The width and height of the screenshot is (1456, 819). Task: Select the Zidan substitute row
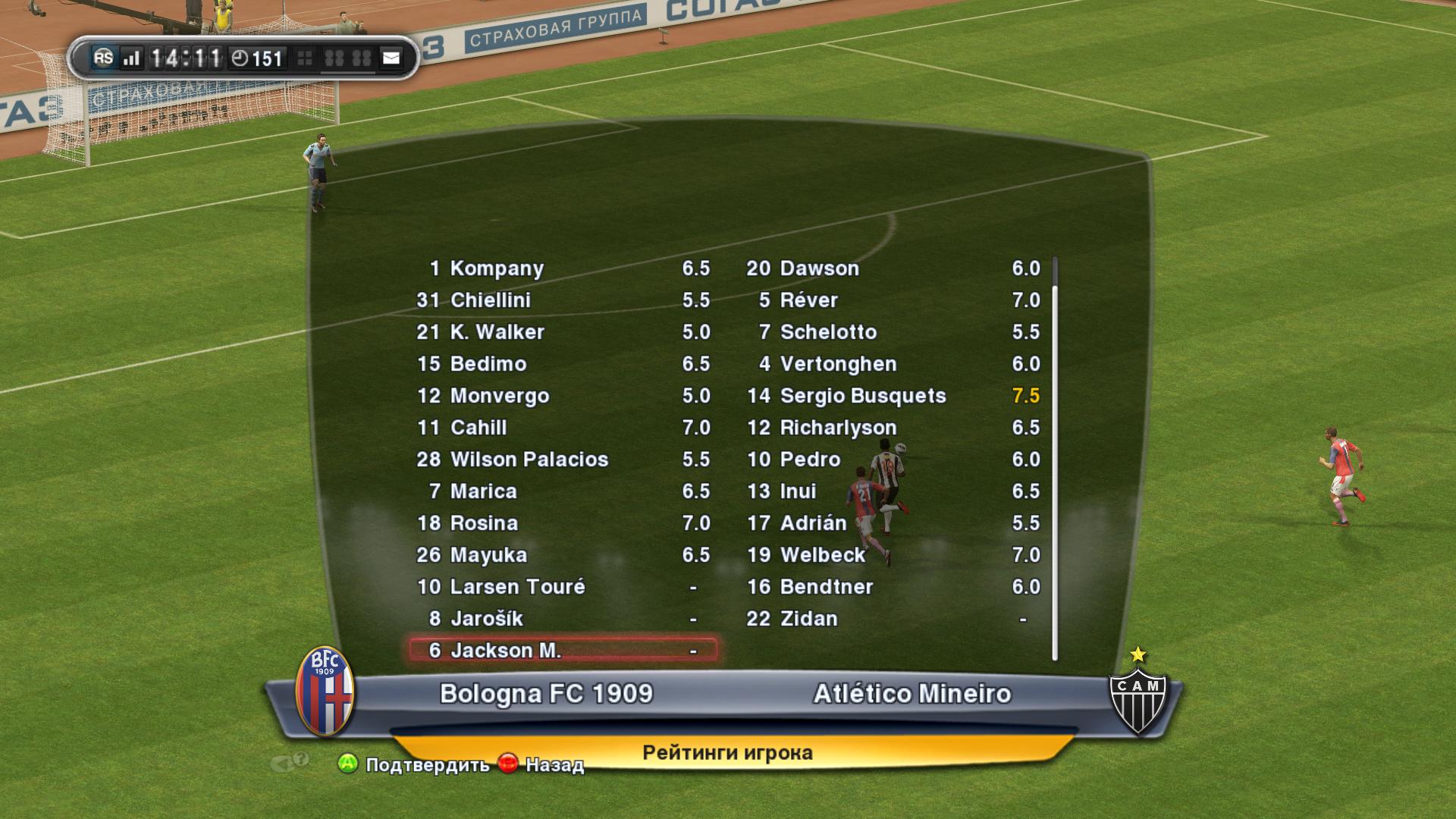pyautogui.click(x=892, y=619)
